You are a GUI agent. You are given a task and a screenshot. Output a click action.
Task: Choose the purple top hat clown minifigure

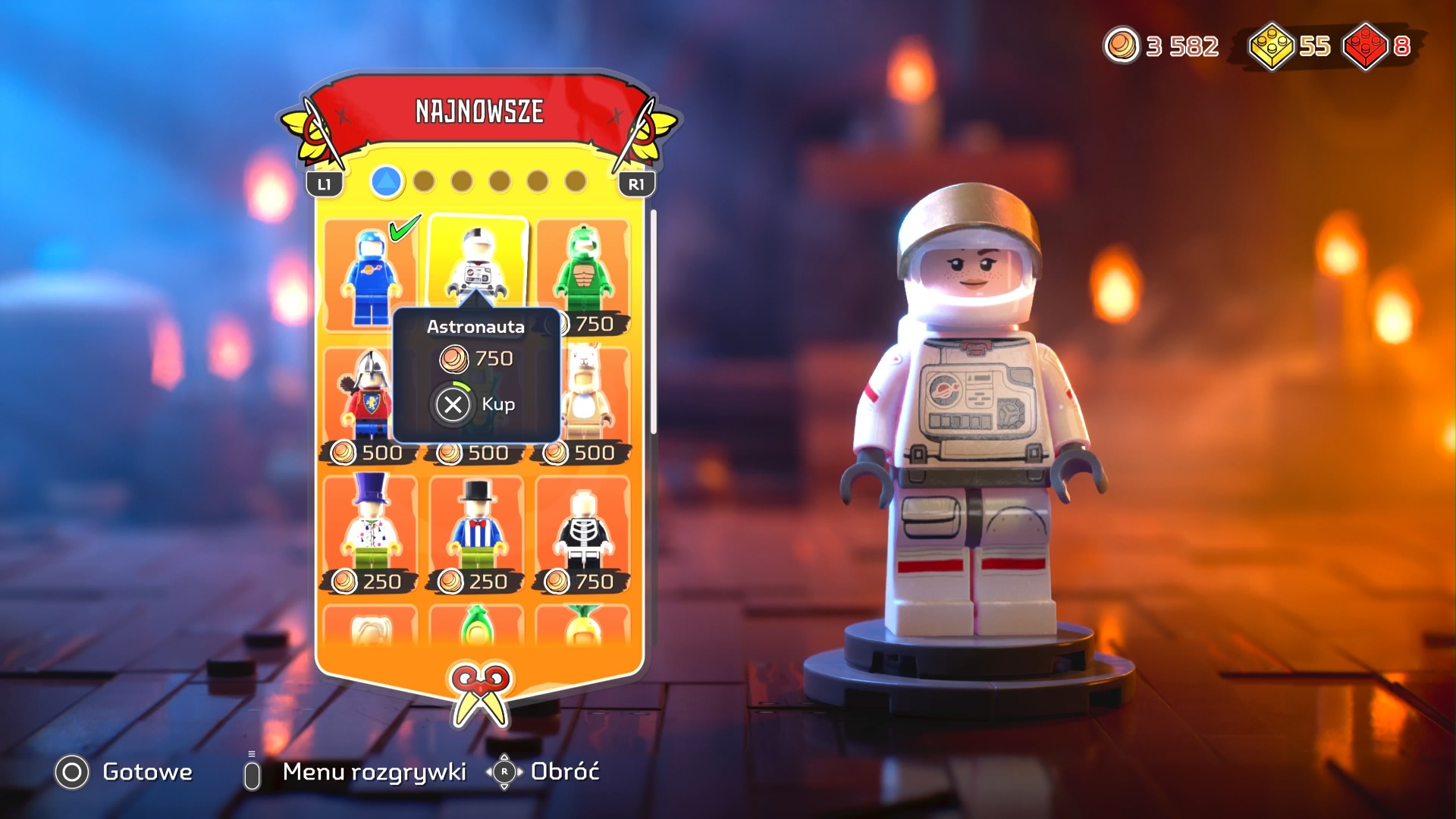point(370,527)
